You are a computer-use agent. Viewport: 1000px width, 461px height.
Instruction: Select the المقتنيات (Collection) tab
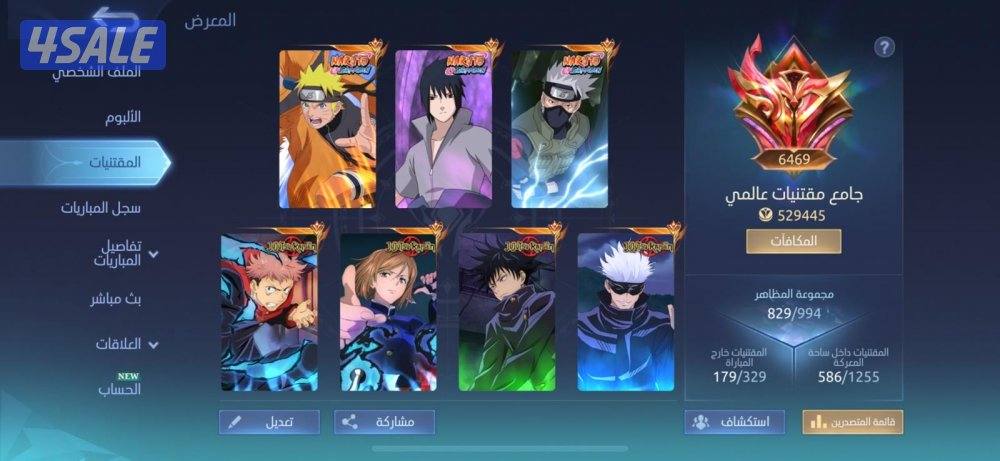pos(113,162)
